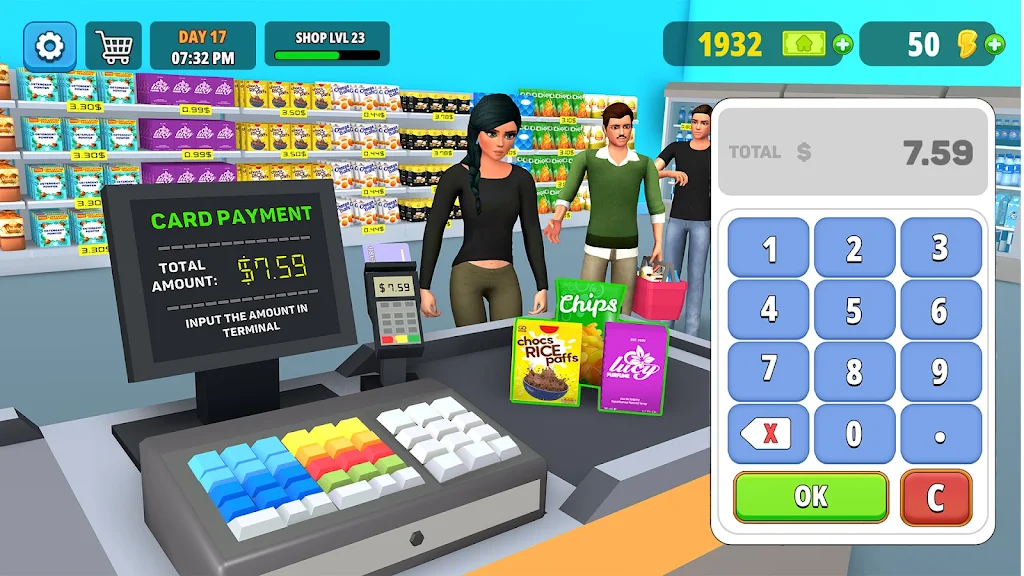This screenshot has width=1024, height=576.
Task: Add more energy with plus button
Action: (x=994, y=44)
